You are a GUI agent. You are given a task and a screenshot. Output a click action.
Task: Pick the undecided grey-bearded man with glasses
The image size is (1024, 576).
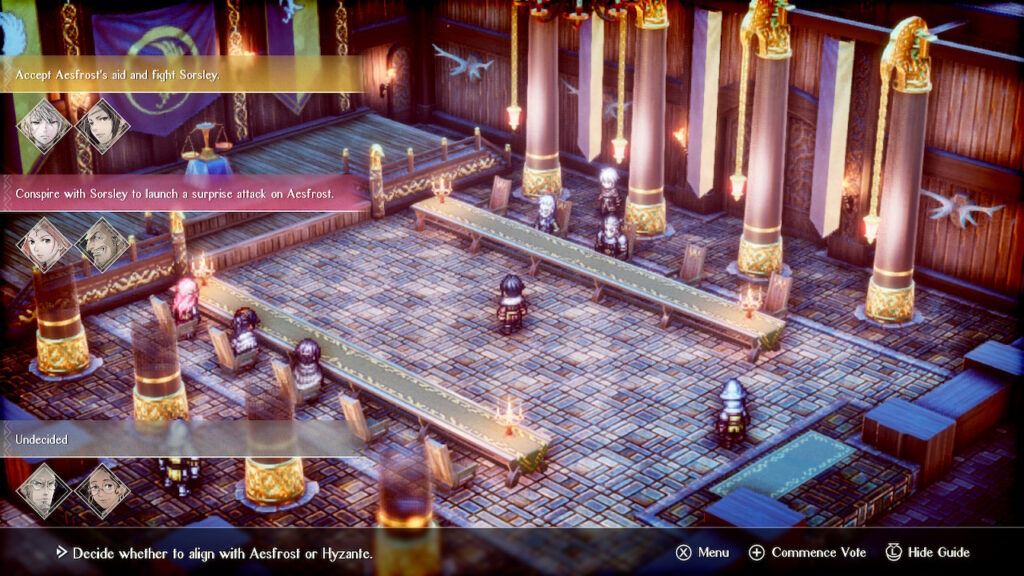pyautogui.click(x=45, y=490)
